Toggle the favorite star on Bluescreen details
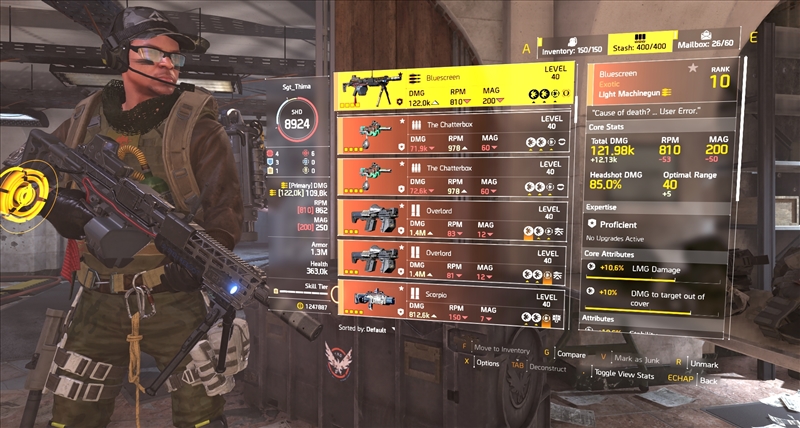800x428 pixels. pyautogui.click(x=692, y=69)
